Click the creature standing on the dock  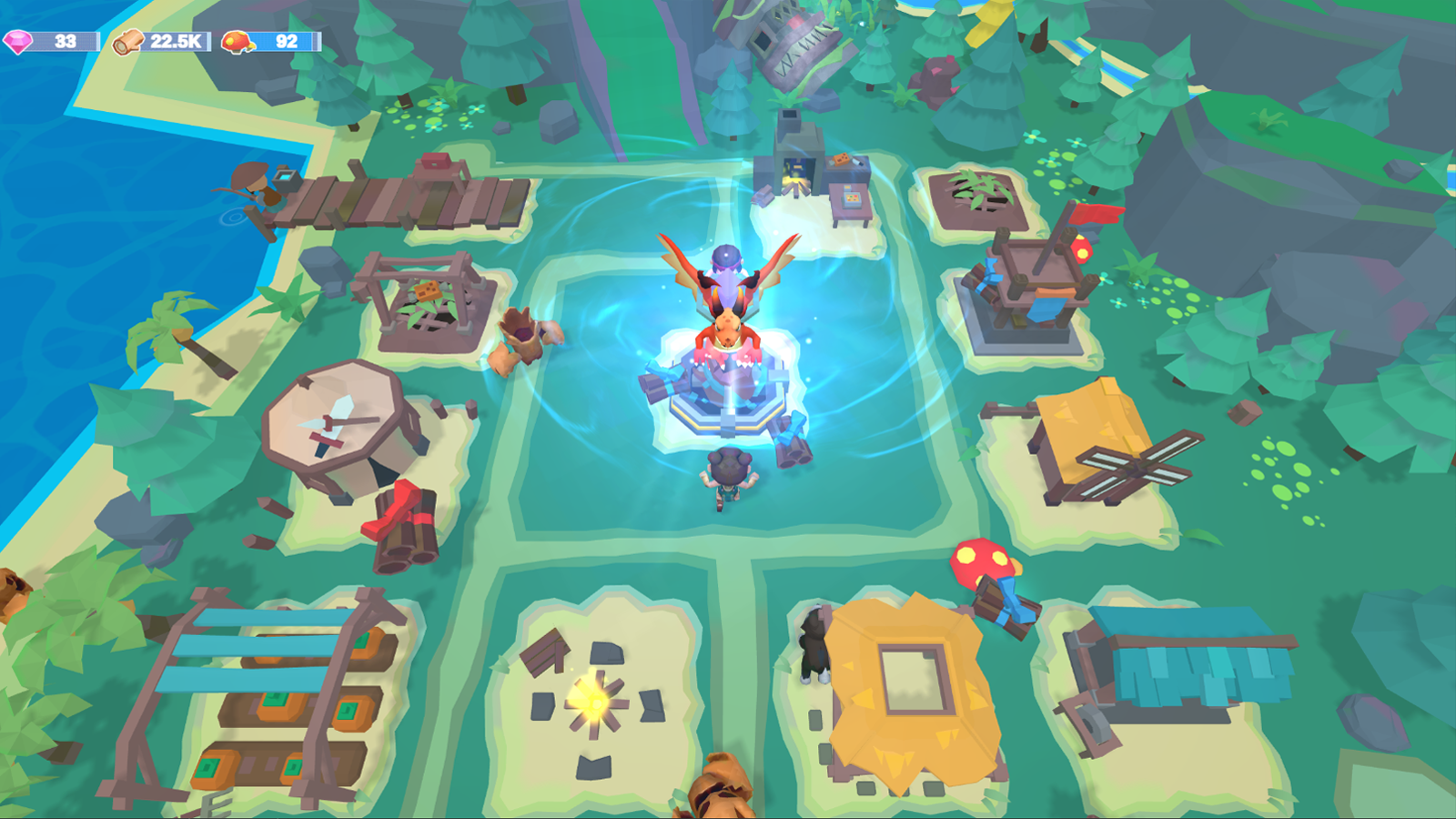pyautogui.click(x=250, y=187)
